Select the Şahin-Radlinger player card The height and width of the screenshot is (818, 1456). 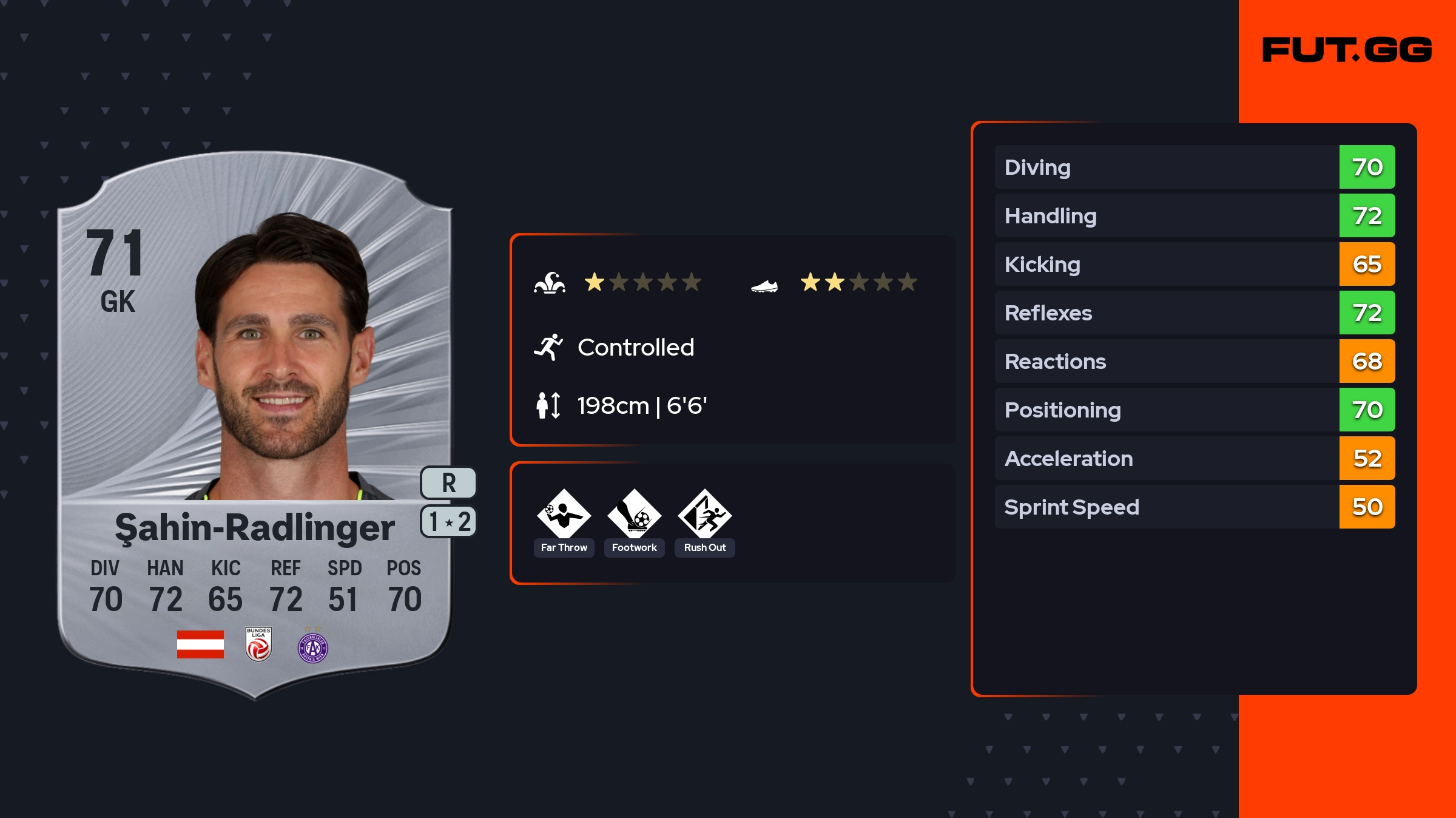[255, 425]
